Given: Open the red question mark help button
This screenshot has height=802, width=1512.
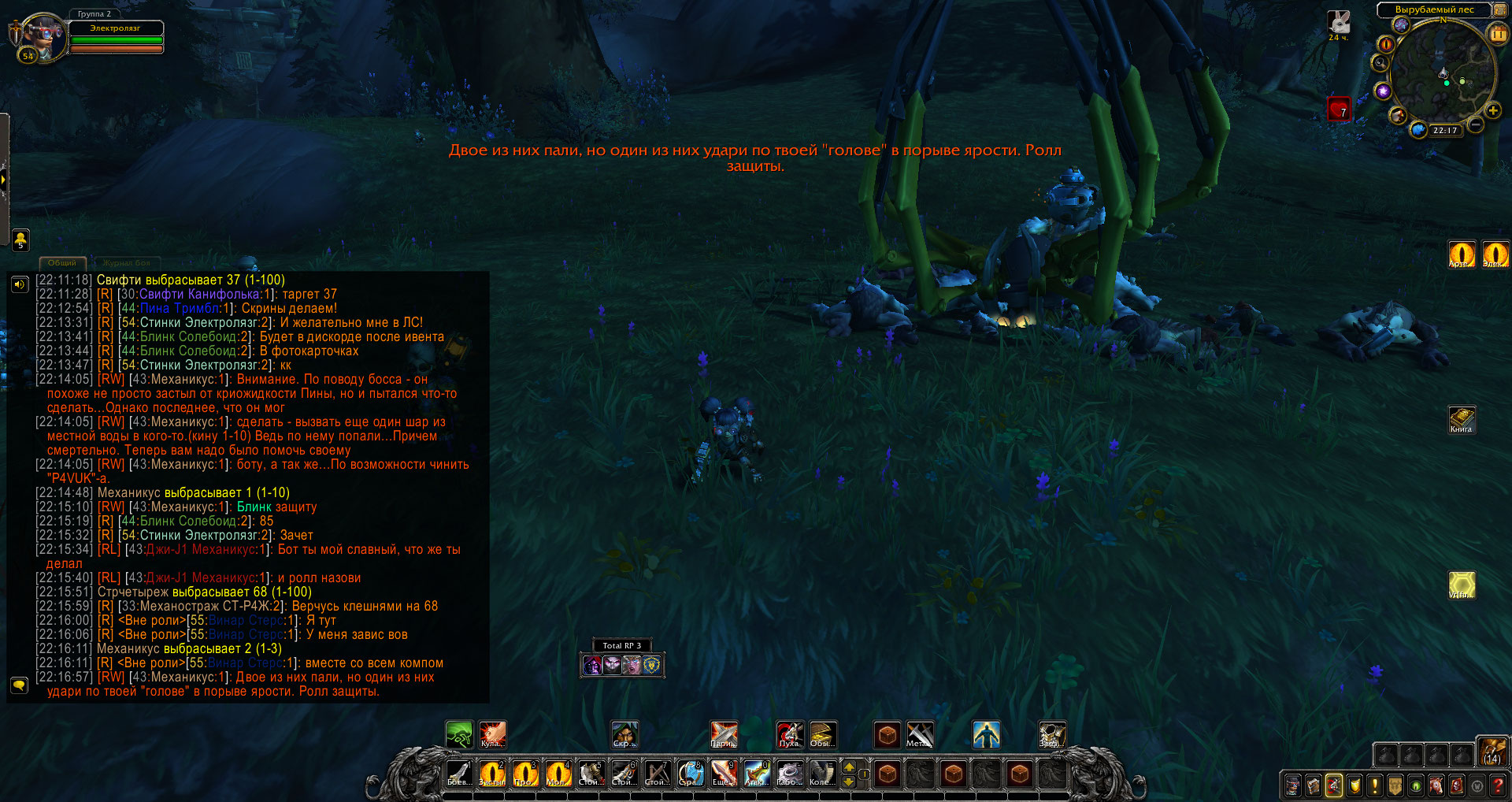Looking at the screenshot, I should tap(1498, 785).
